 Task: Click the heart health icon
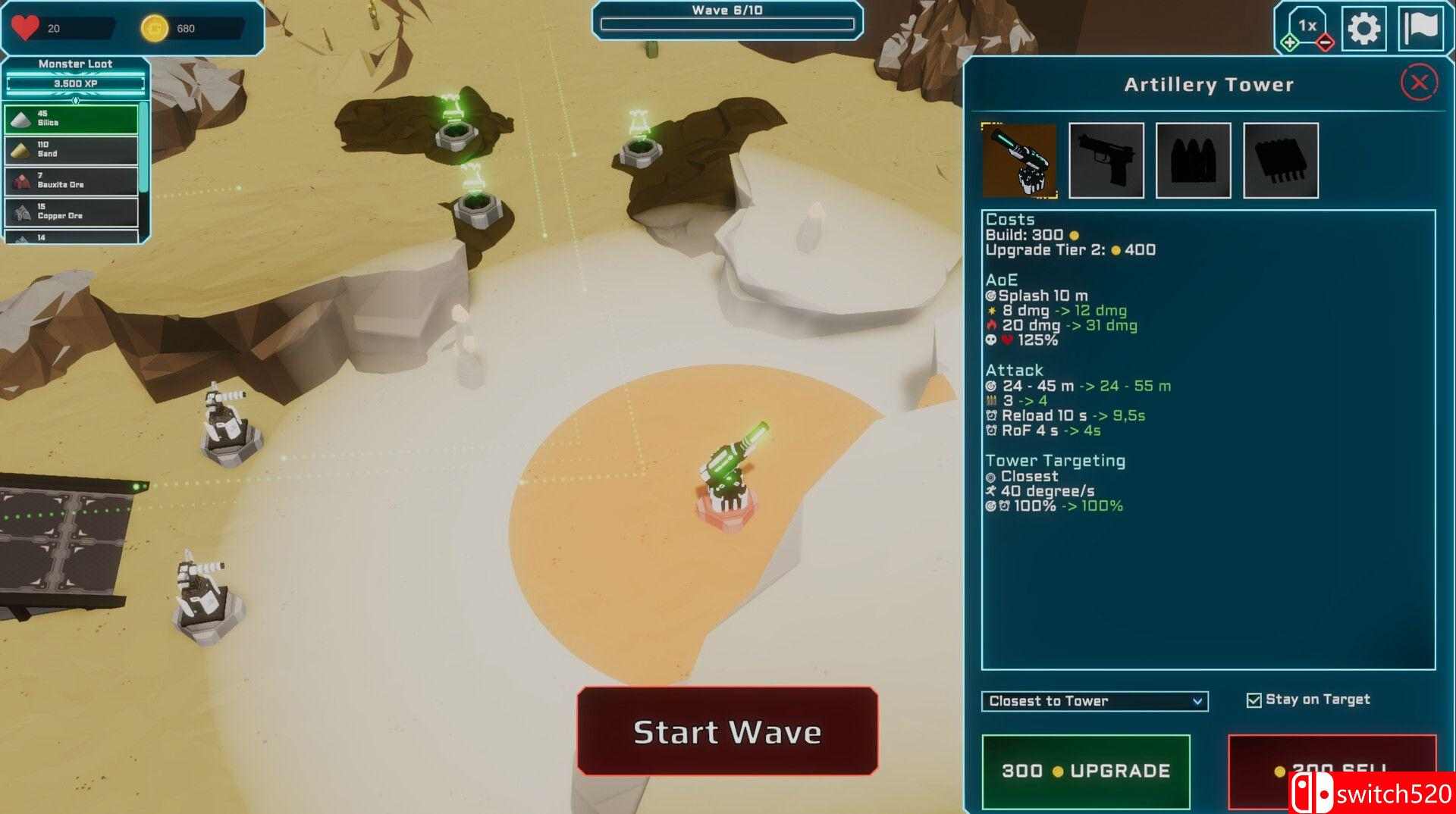click(25, 29)
